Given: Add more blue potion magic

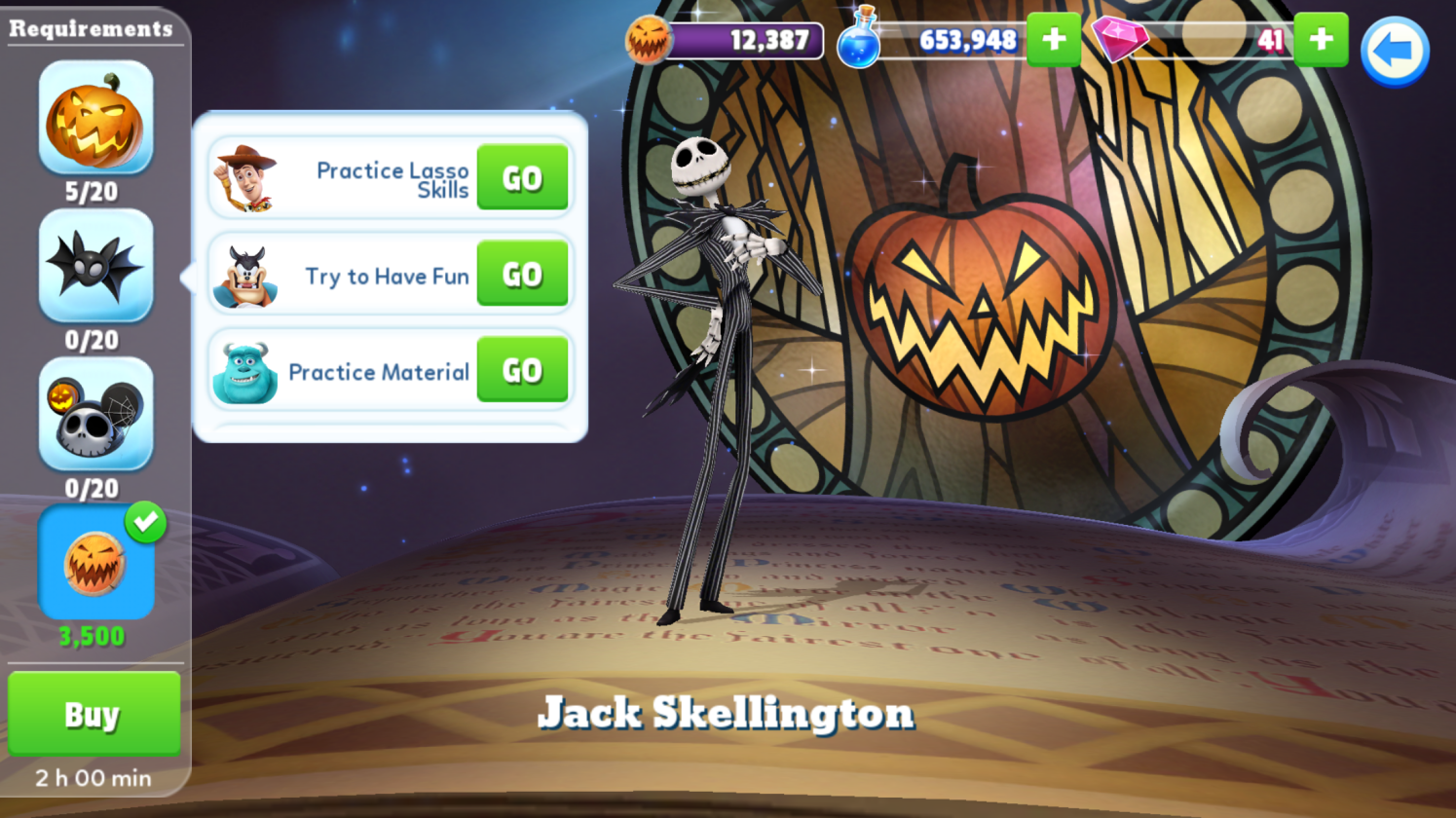Looking at the screenshot, I should [x=1053, y=40].
